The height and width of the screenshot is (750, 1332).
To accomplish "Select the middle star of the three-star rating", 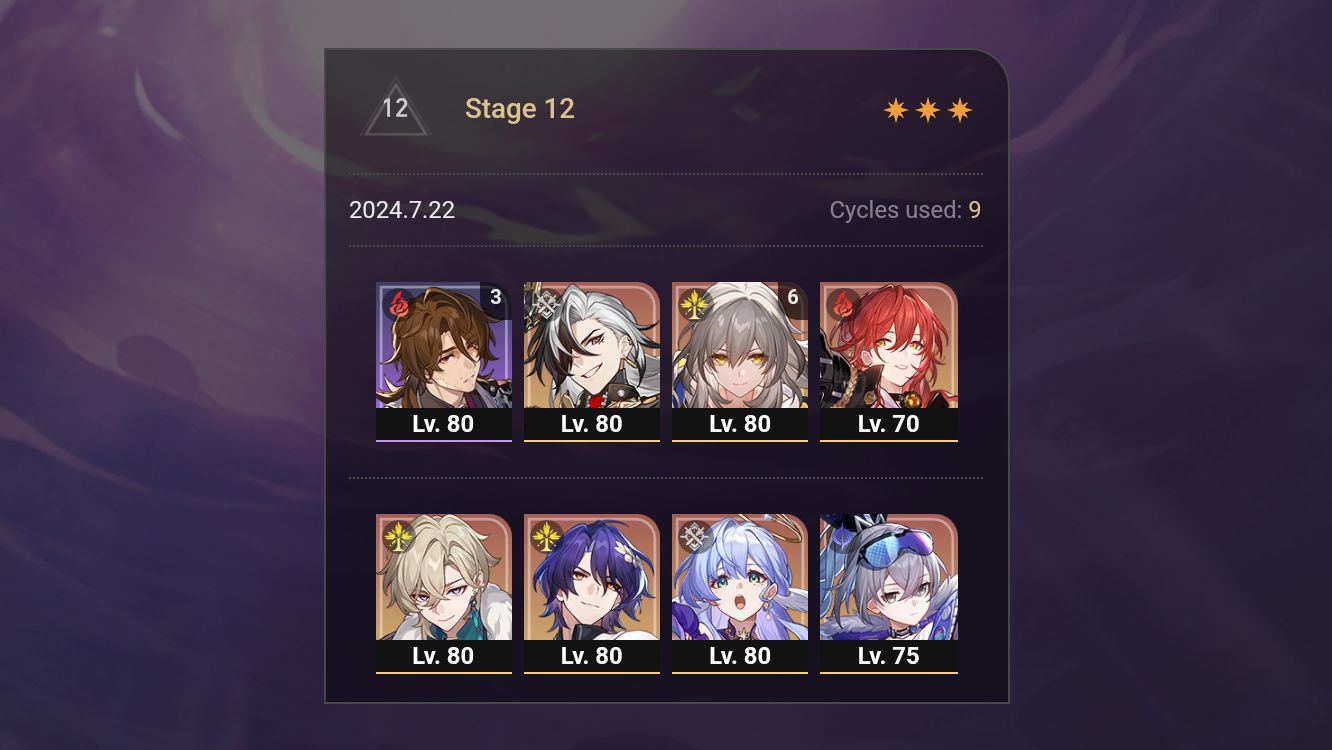I will pyautogui.click(x=929, y=108).
